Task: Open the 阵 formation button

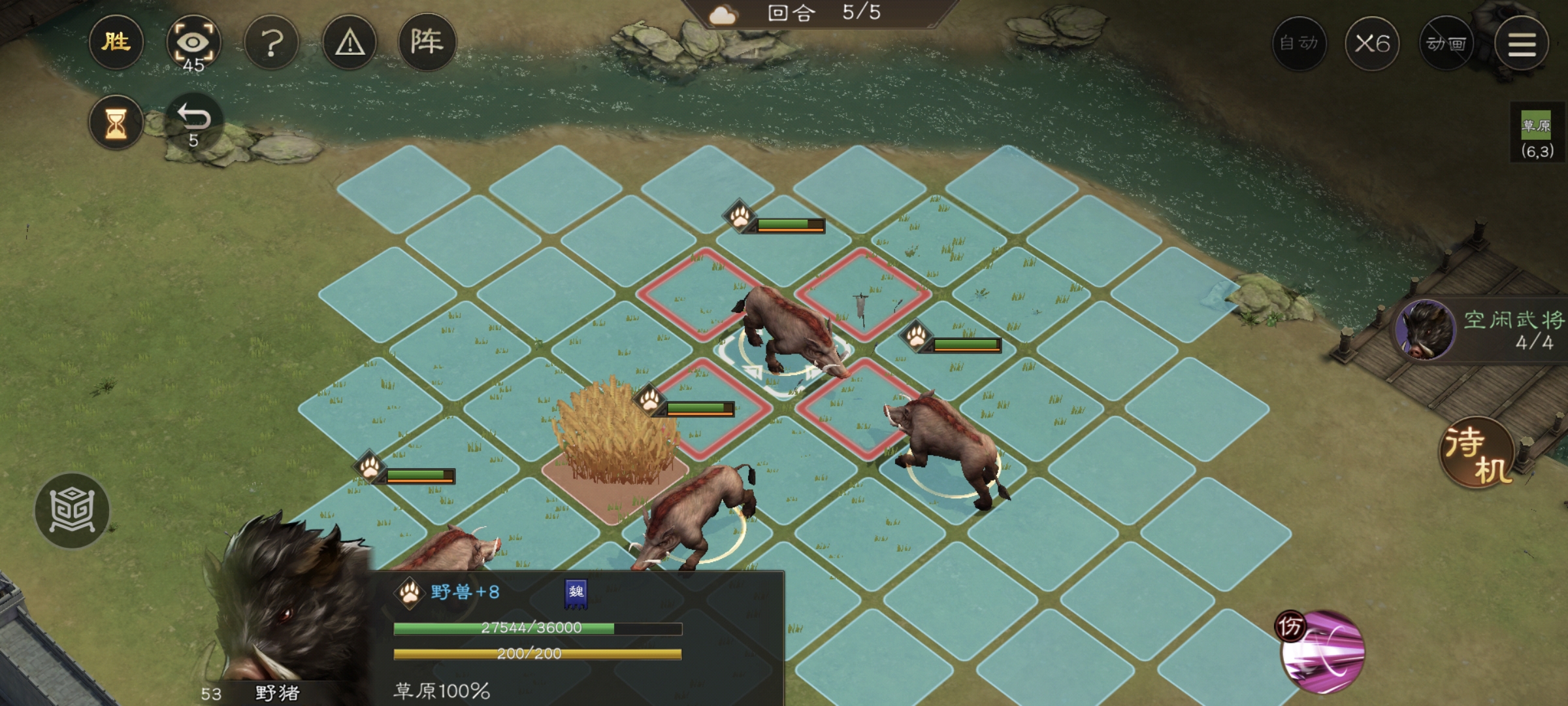Action: 427,43
